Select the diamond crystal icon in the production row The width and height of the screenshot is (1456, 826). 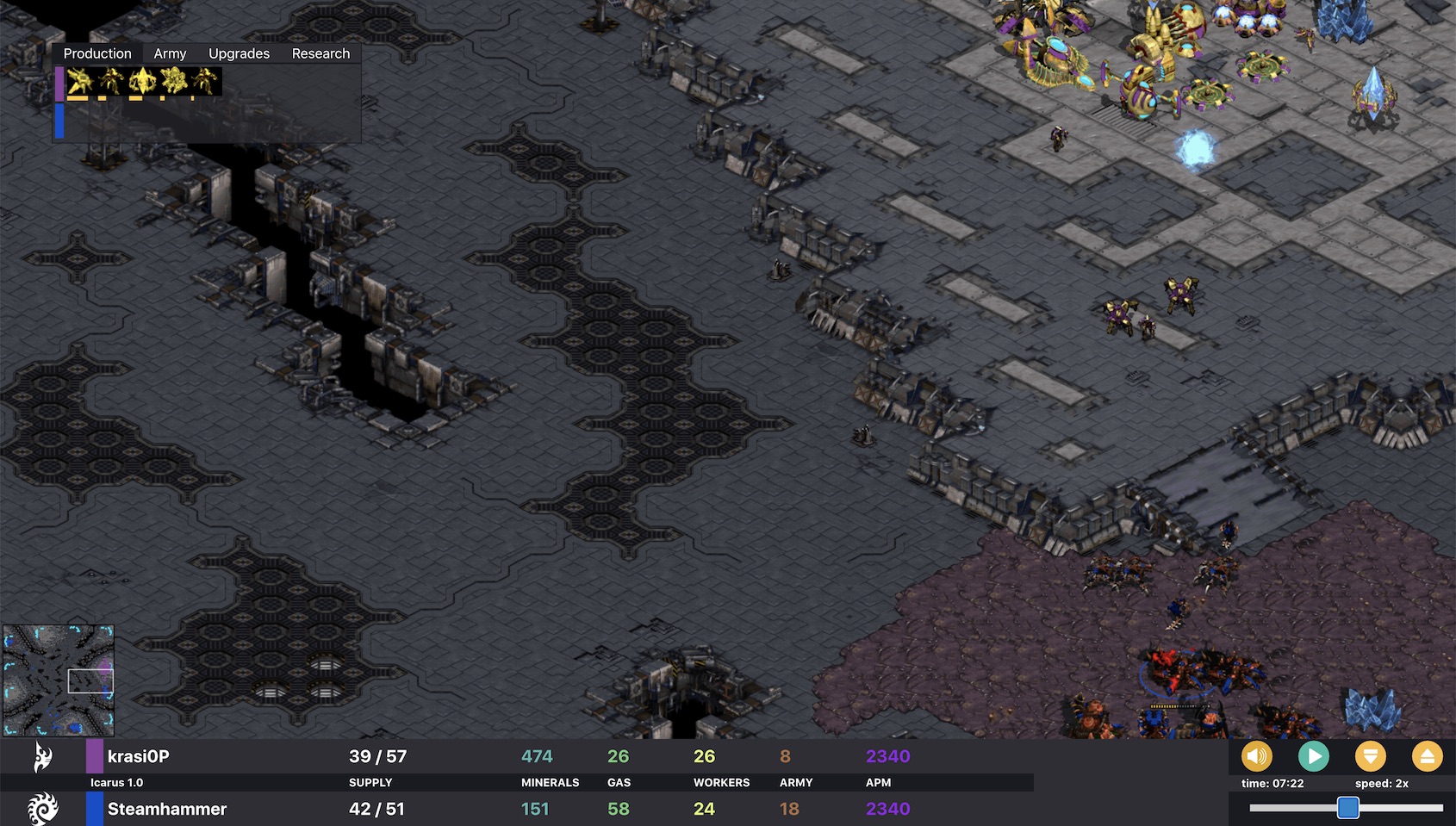140,82
